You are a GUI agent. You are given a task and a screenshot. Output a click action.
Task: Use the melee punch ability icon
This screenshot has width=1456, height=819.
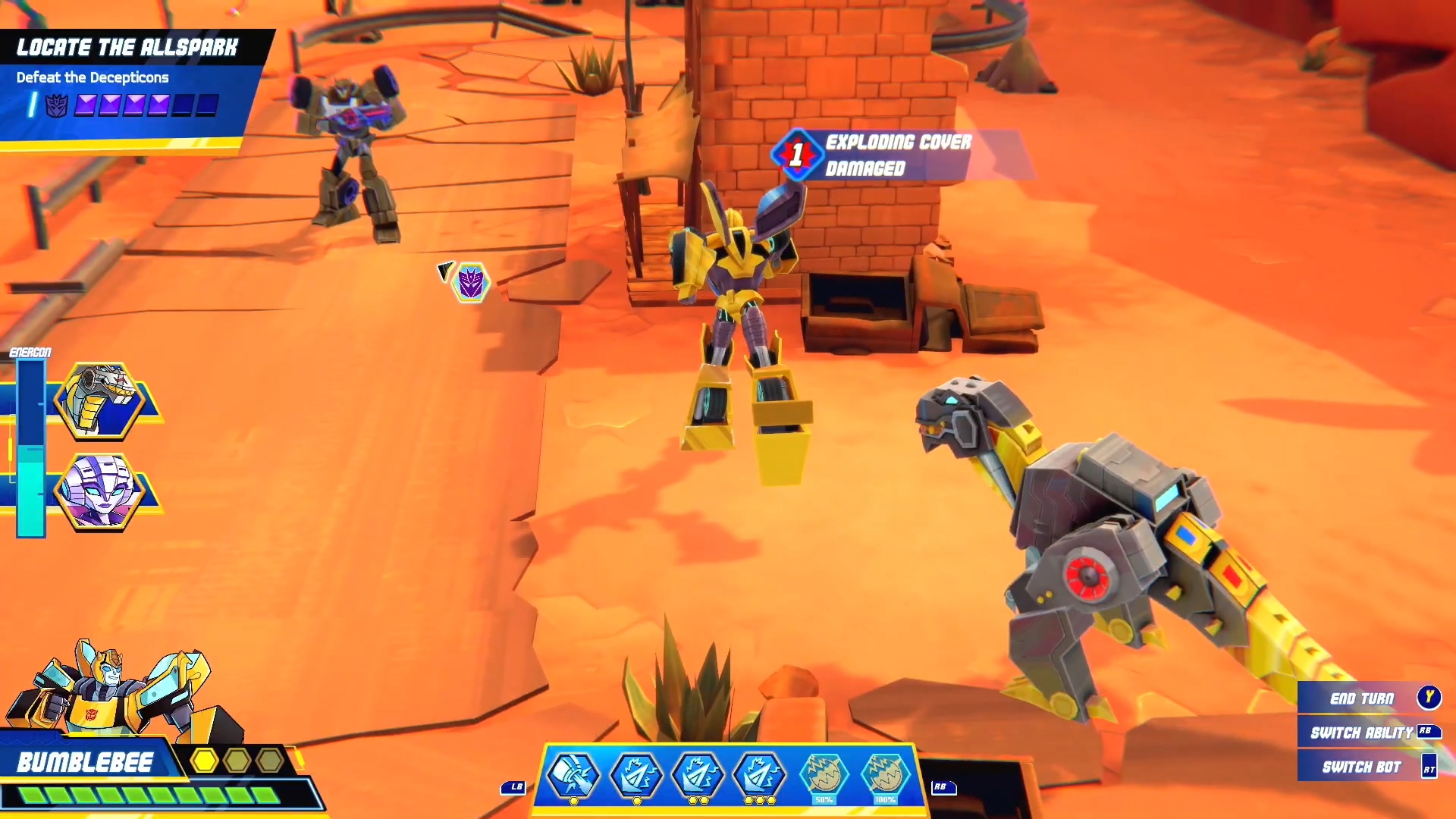point(574,775)
